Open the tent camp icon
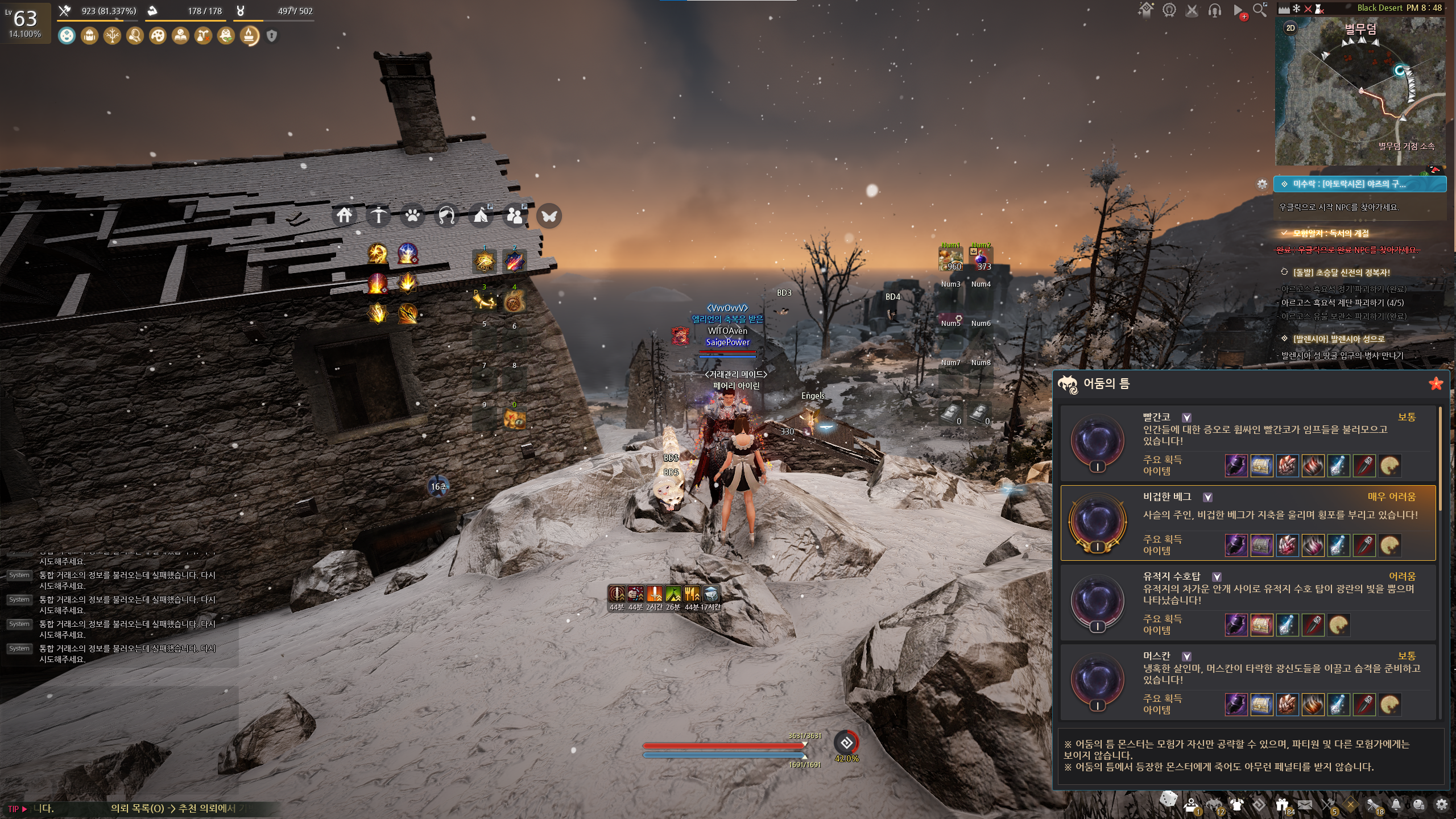This screenshot has width=1456, height=819. tap(481, 216)
